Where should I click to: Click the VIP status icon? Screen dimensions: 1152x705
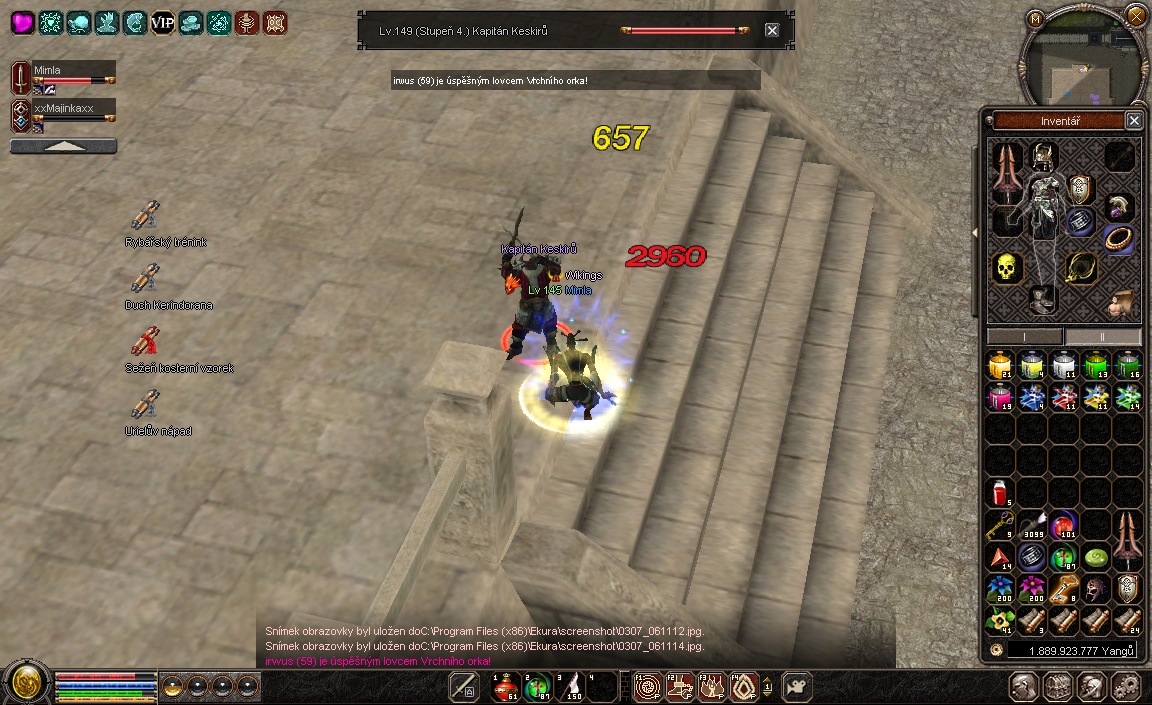click(162, 22)
